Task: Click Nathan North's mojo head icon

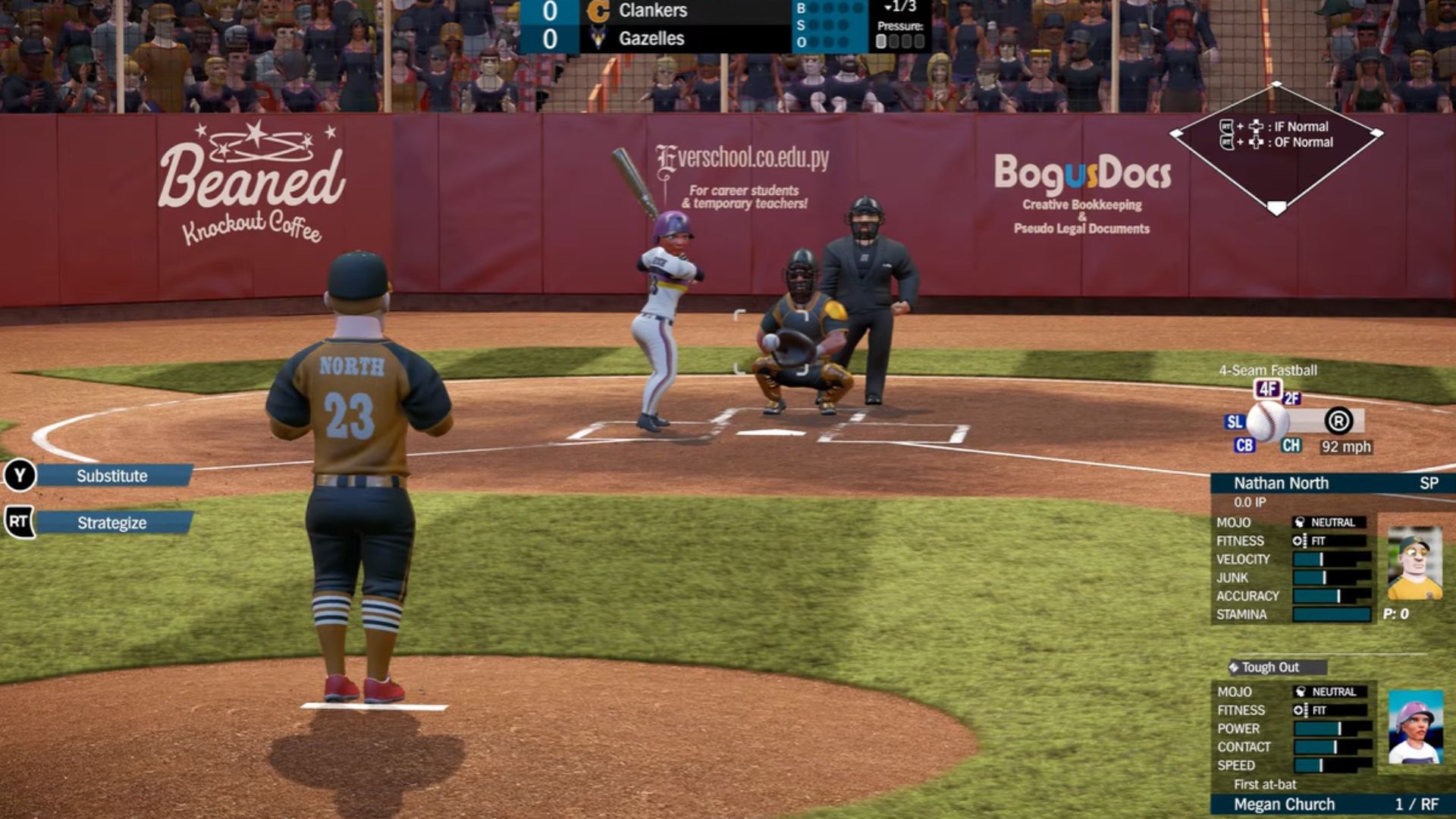Action: click(x=1299, y=522)
